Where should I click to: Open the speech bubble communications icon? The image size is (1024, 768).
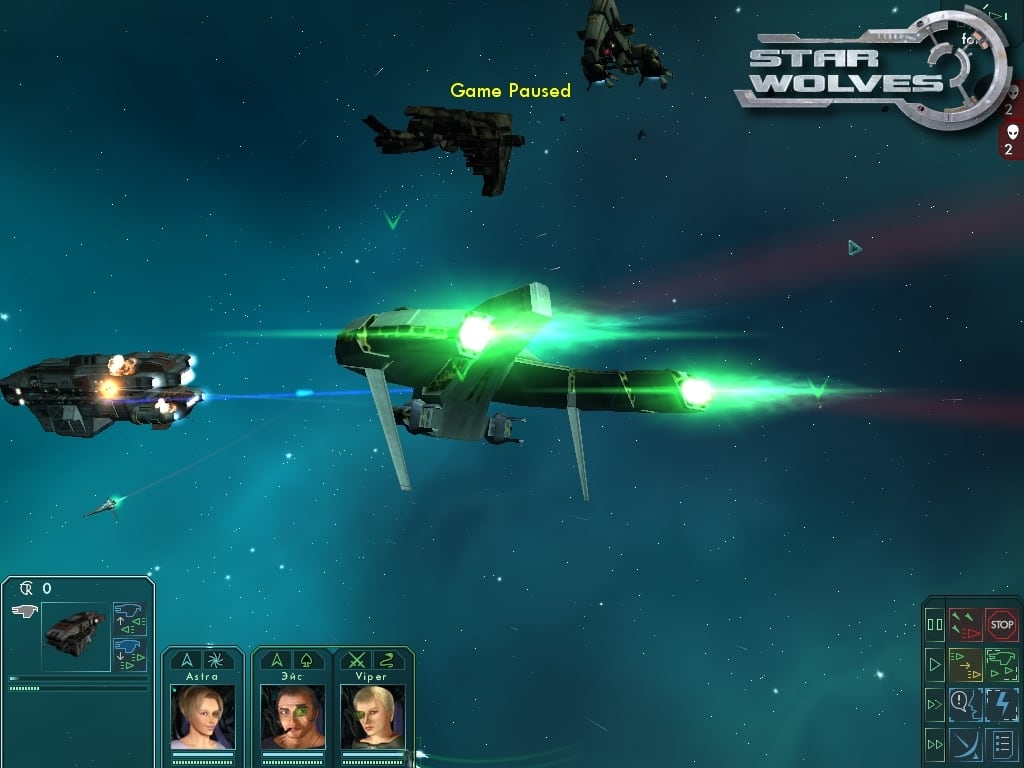coord(965,704)
